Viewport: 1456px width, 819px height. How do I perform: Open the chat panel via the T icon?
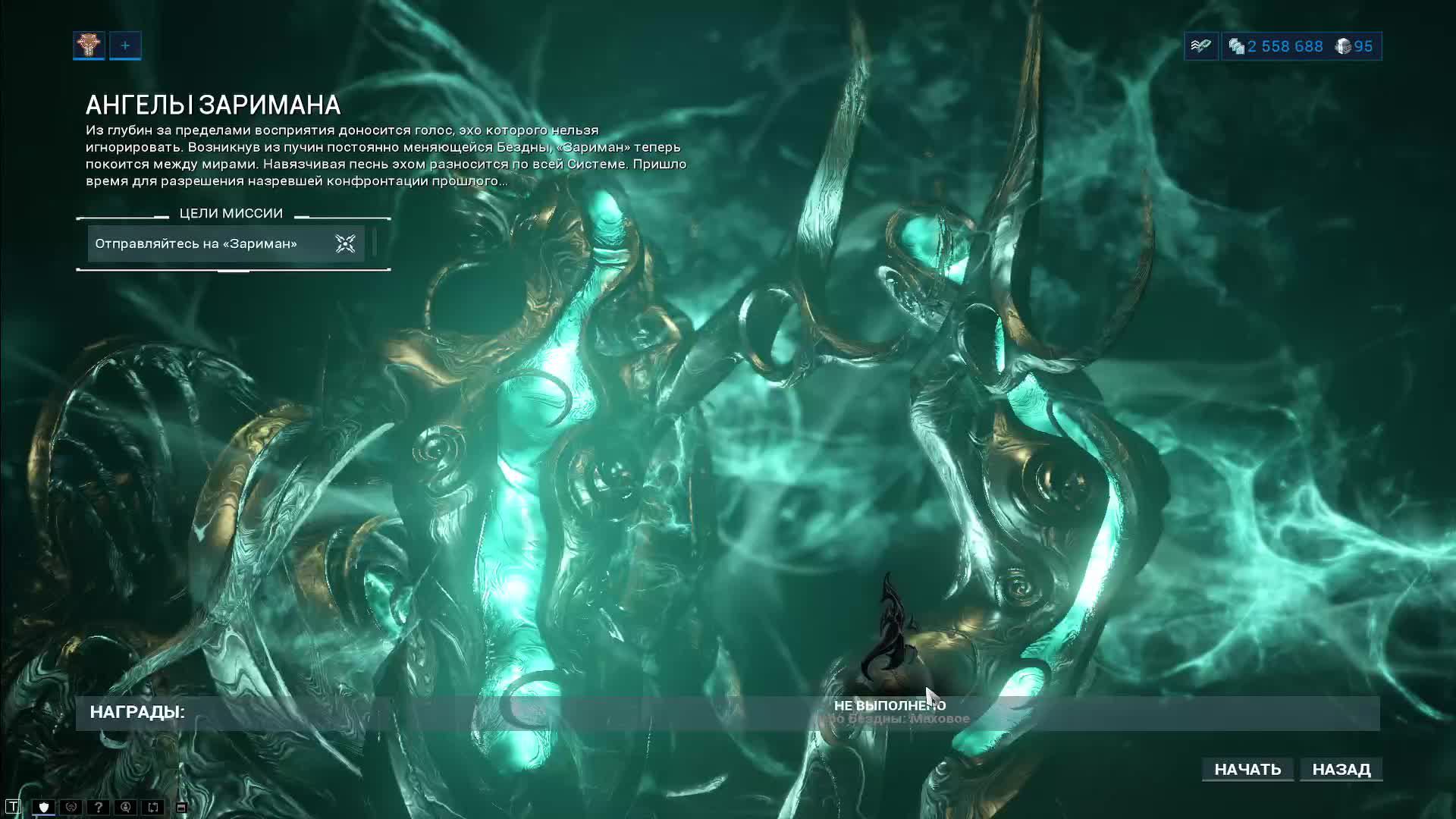(14, 807)
